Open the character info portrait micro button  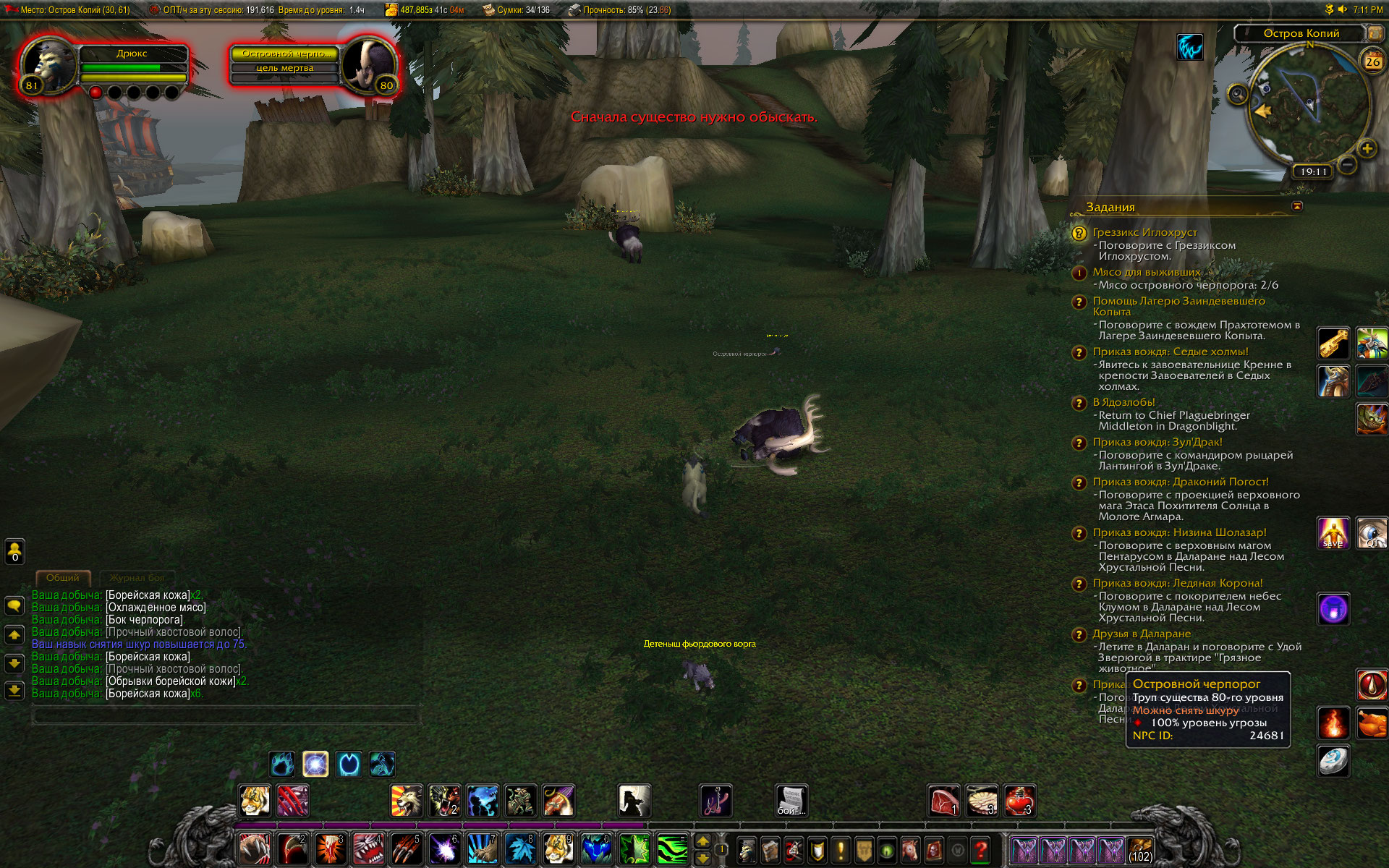pos(747,849)
